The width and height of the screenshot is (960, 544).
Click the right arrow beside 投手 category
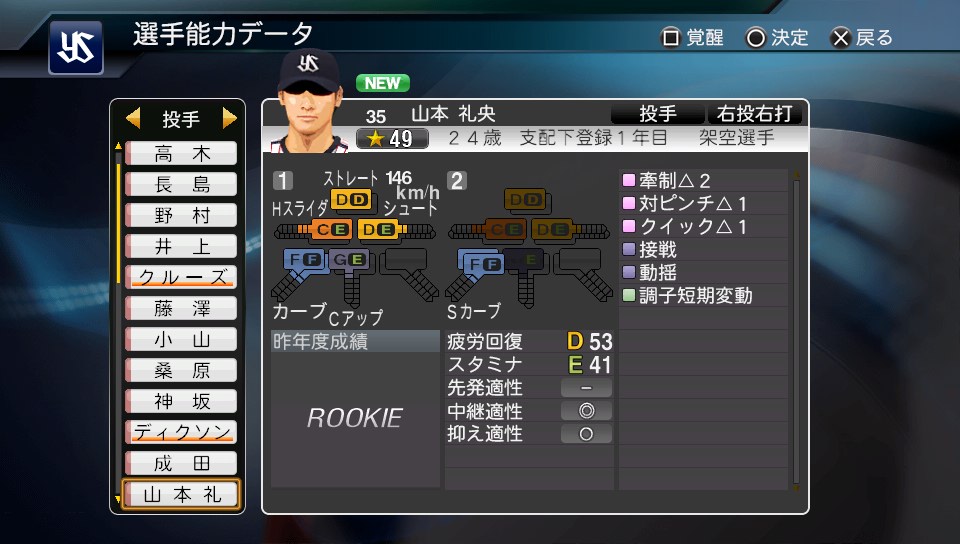(x=230, y=119)
